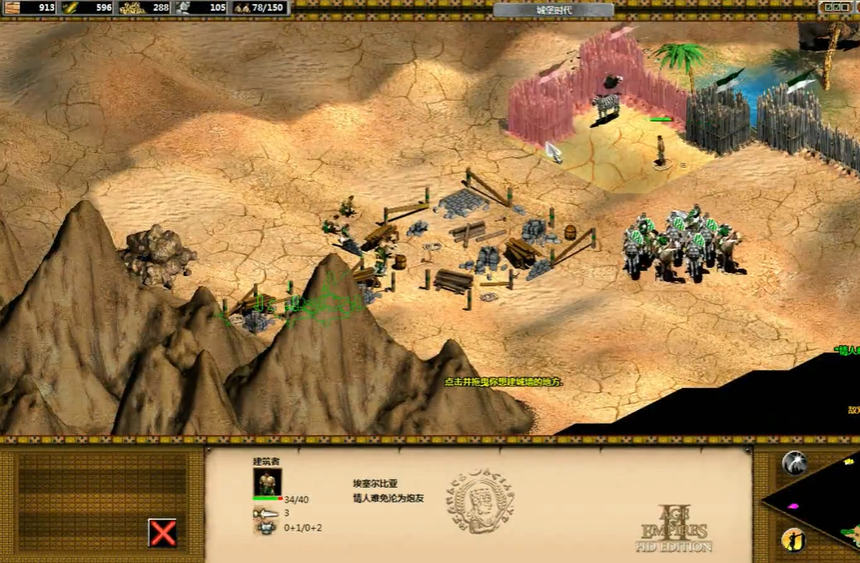
Task: Click the gold figure button beside the minimap
Action: (x=792, y=538)
